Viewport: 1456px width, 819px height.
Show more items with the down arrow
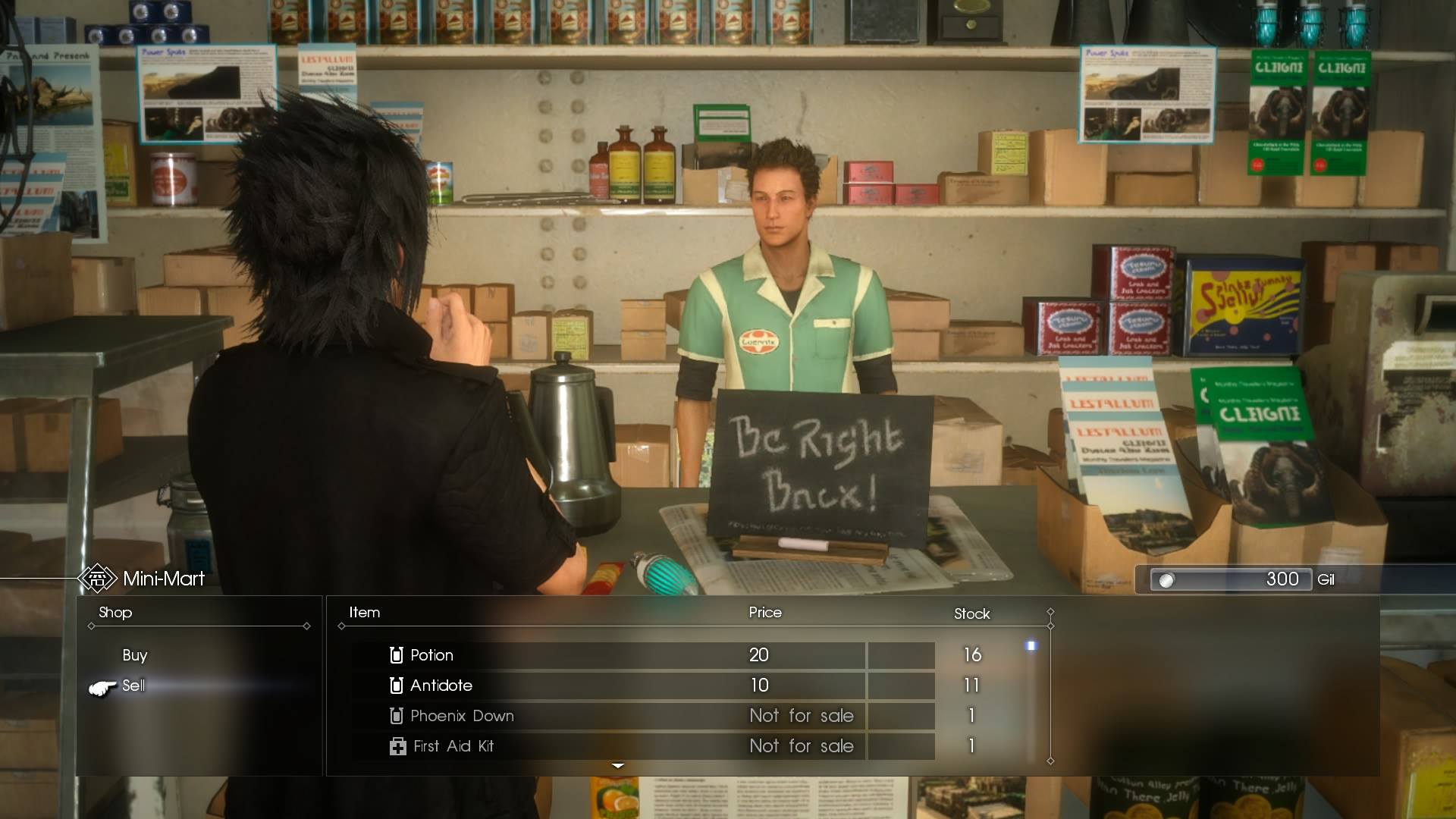[618, 766]
